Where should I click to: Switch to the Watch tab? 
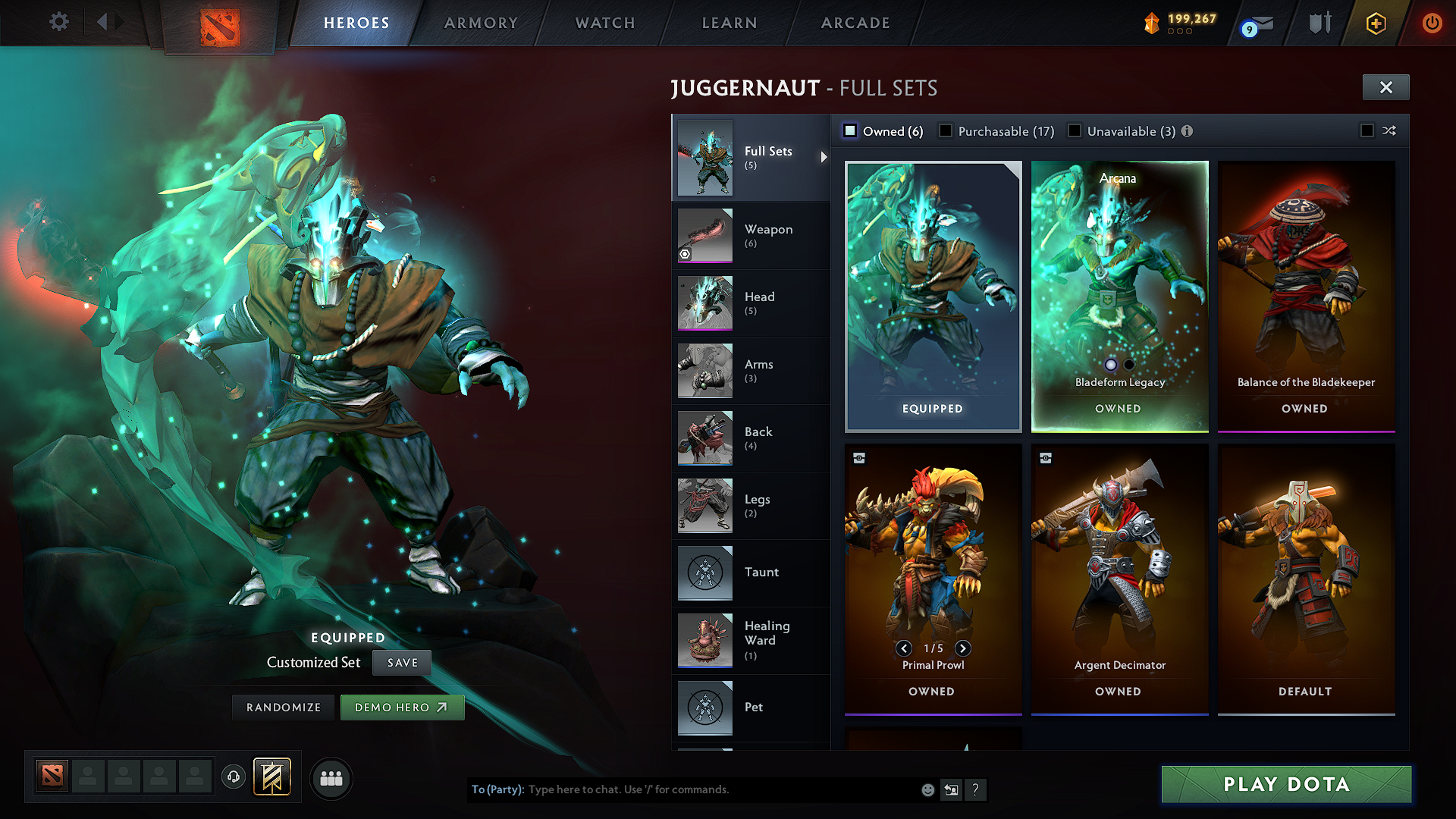point(604,23)
